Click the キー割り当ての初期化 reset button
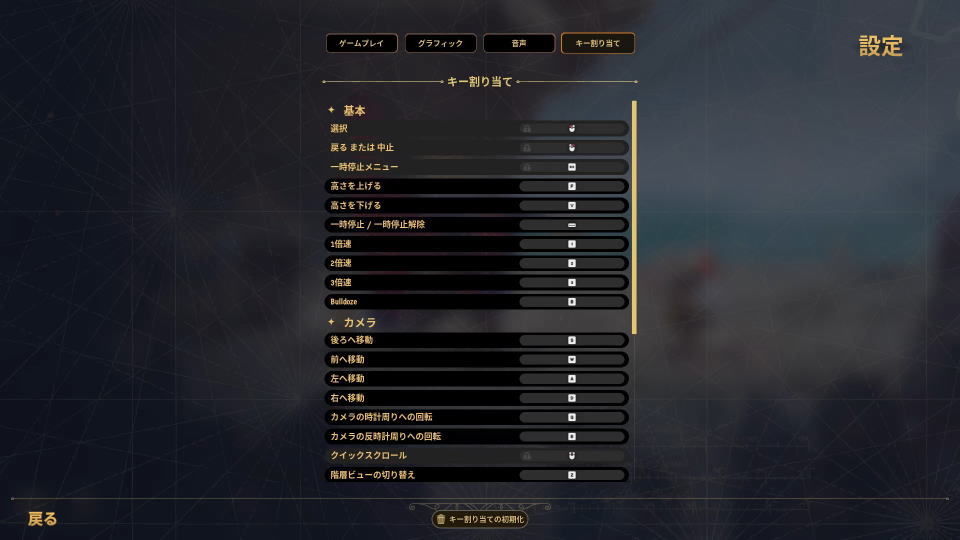Screen dimensions: 960x540 coord(480,519)
